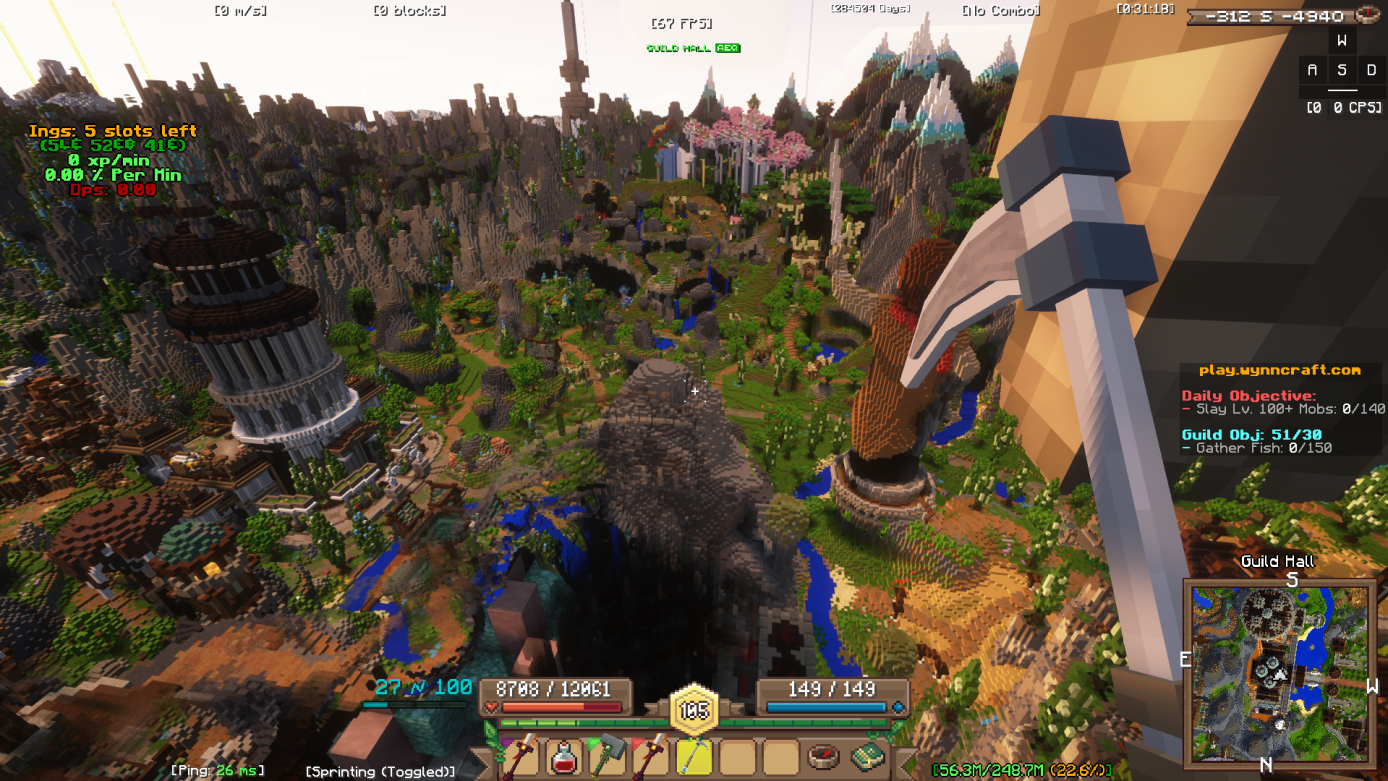Click the Guild Hall minimap
Image resolution: width=1388 pixels, height=781 pixels.
tap(1279, 668)
